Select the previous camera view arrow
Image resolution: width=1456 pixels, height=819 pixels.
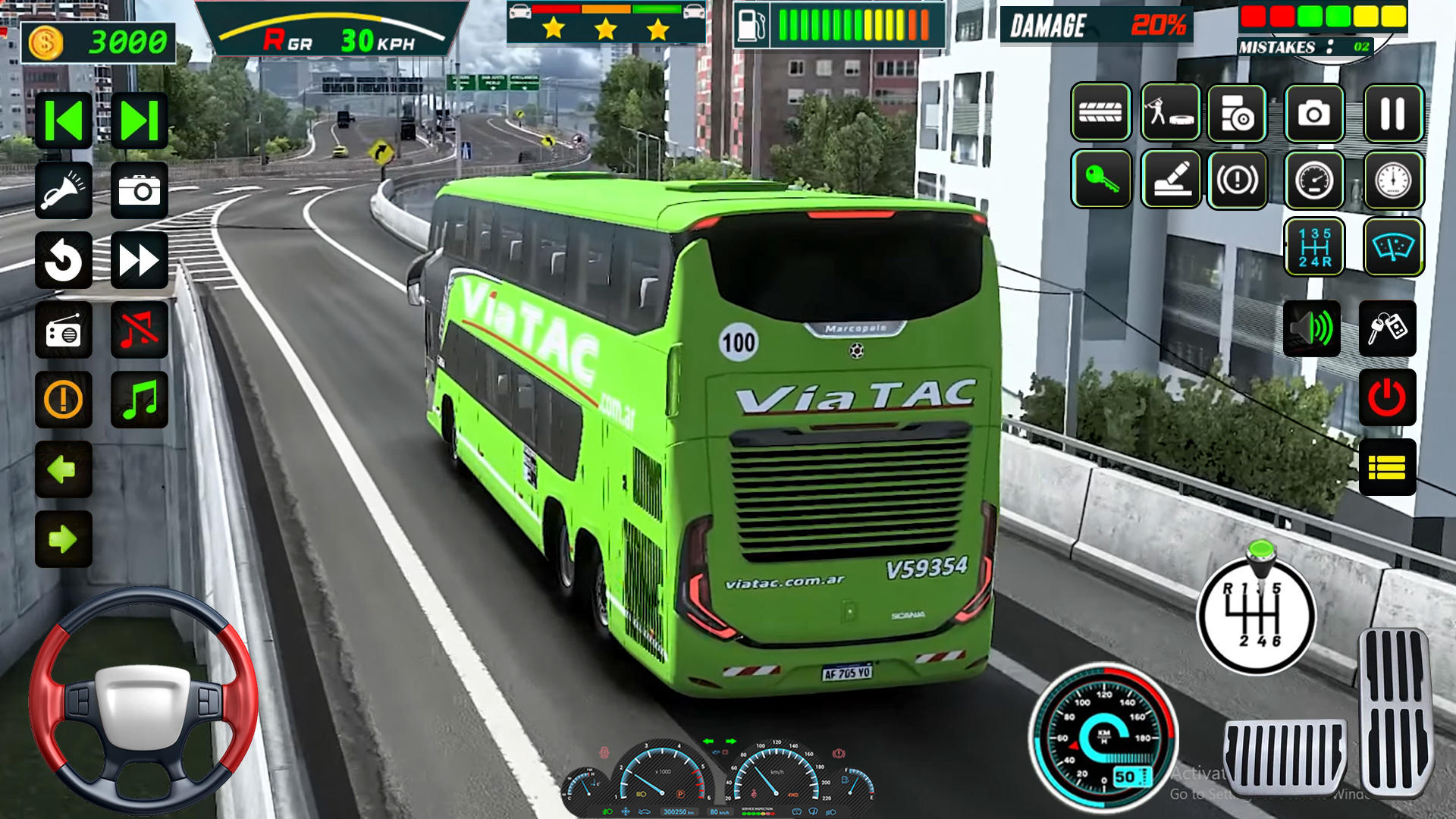64,120
